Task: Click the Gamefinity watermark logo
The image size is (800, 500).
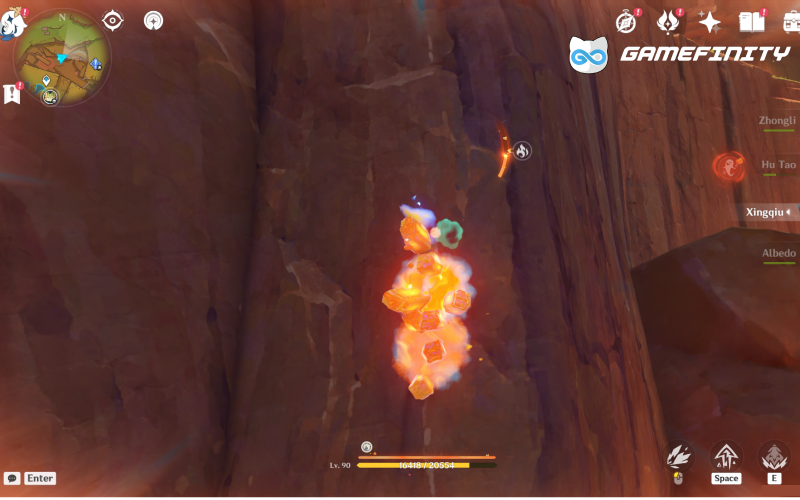Action: [680, 54]
